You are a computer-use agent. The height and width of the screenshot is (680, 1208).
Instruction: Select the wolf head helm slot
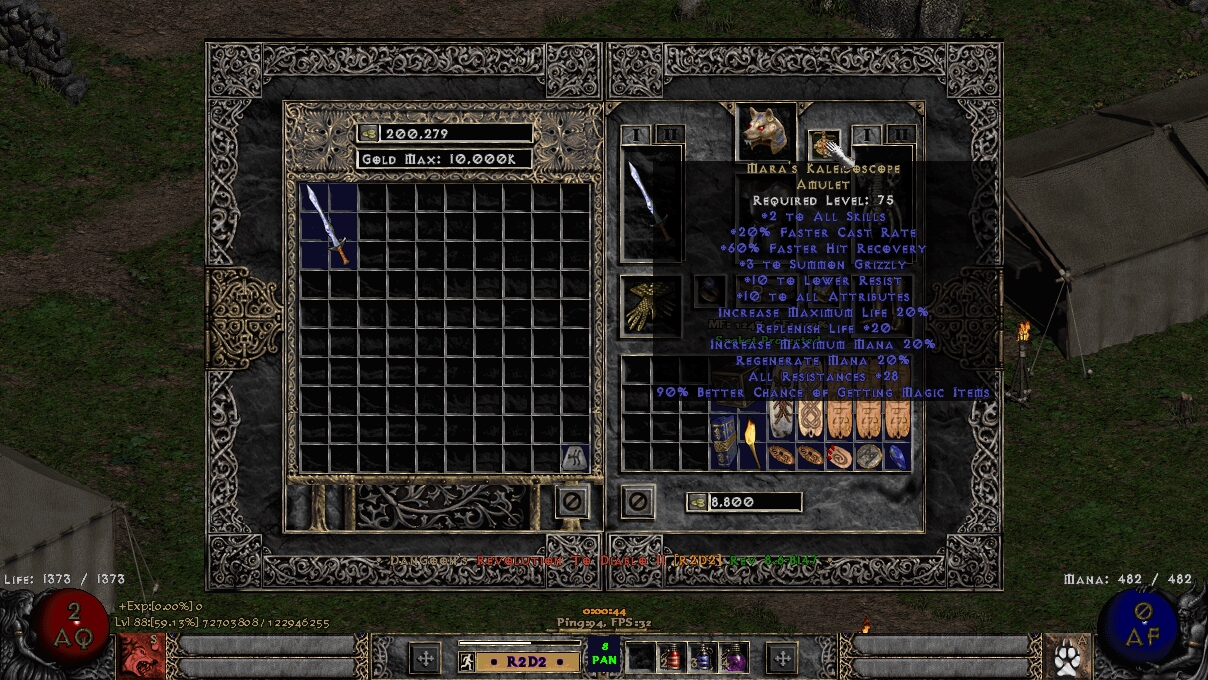click(x=767, y=130)
